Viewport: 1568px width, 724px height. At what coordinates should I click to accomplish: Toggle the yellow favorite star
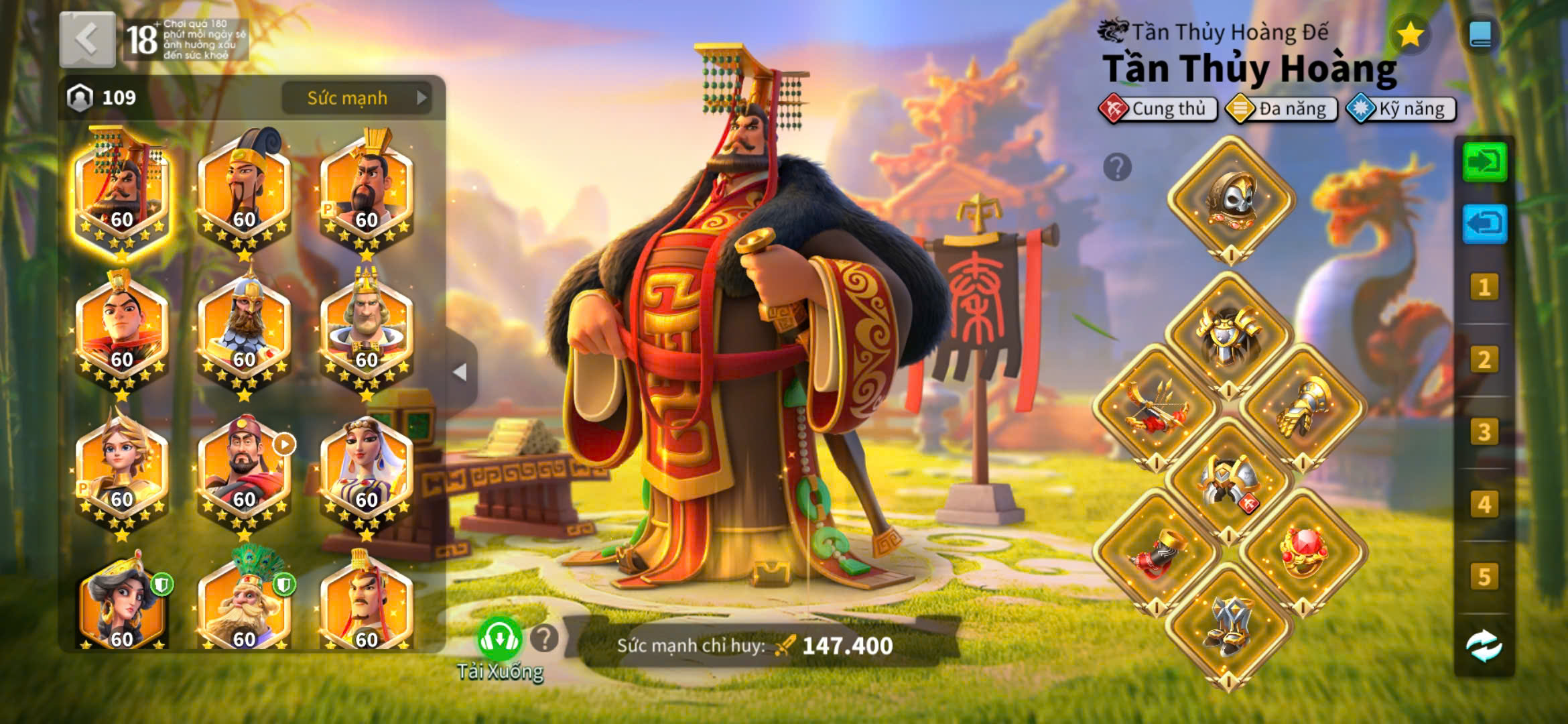pos(1410,35)
